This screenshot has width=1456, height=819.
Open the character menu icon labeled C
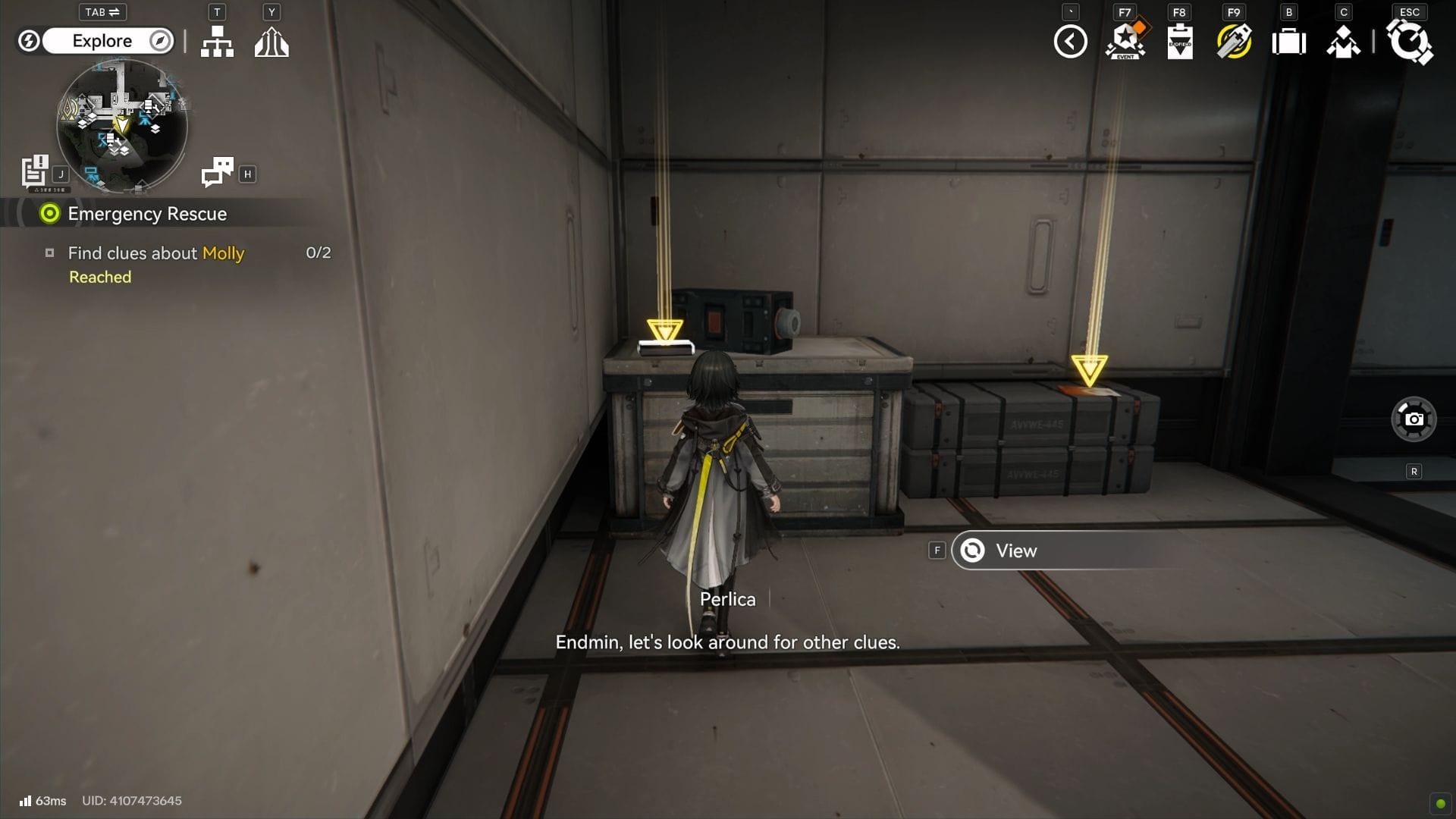(1344, 42)
